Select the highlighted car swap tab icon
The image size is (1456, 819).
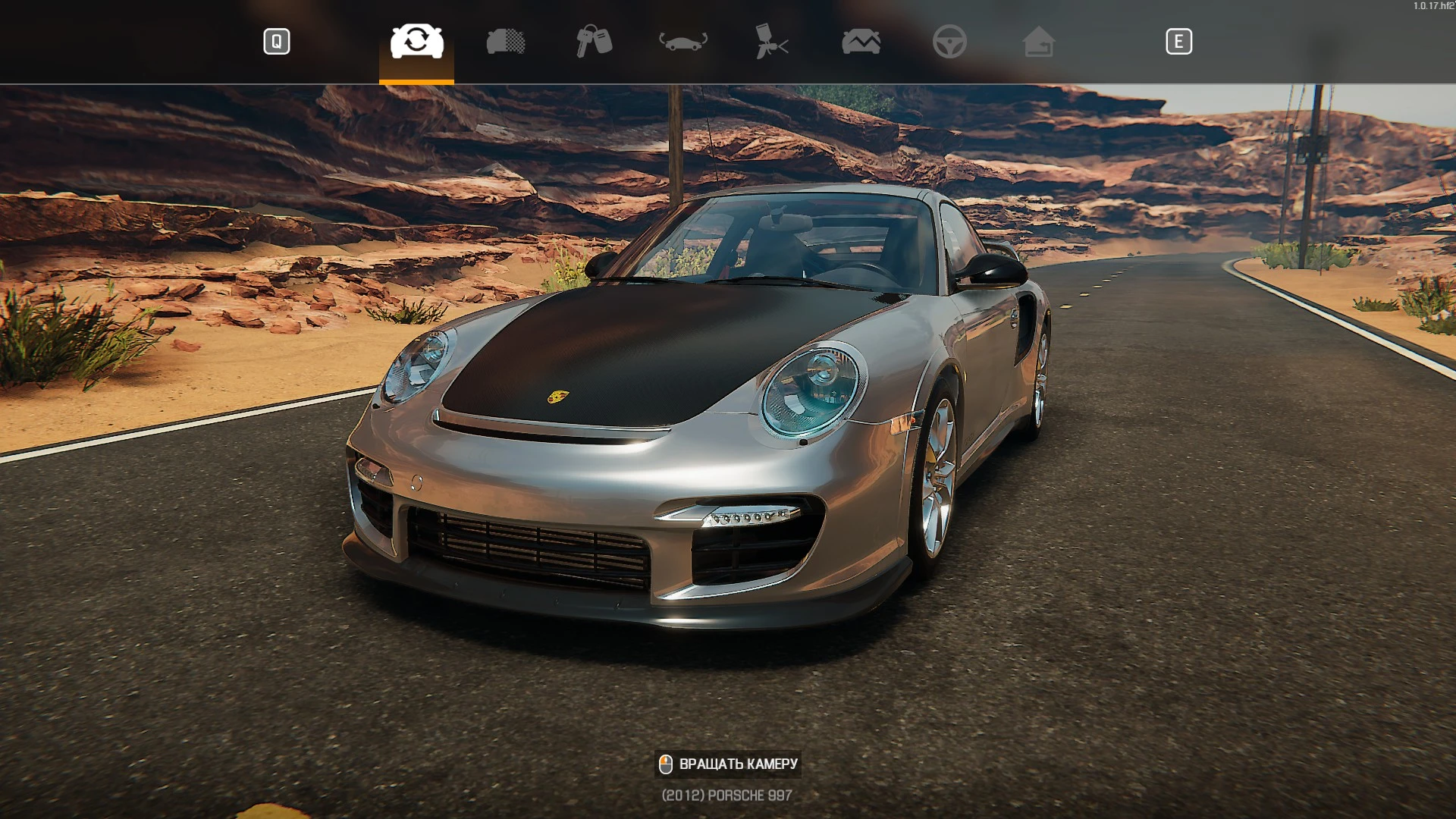pyautogui.click(x=416, y=42)
